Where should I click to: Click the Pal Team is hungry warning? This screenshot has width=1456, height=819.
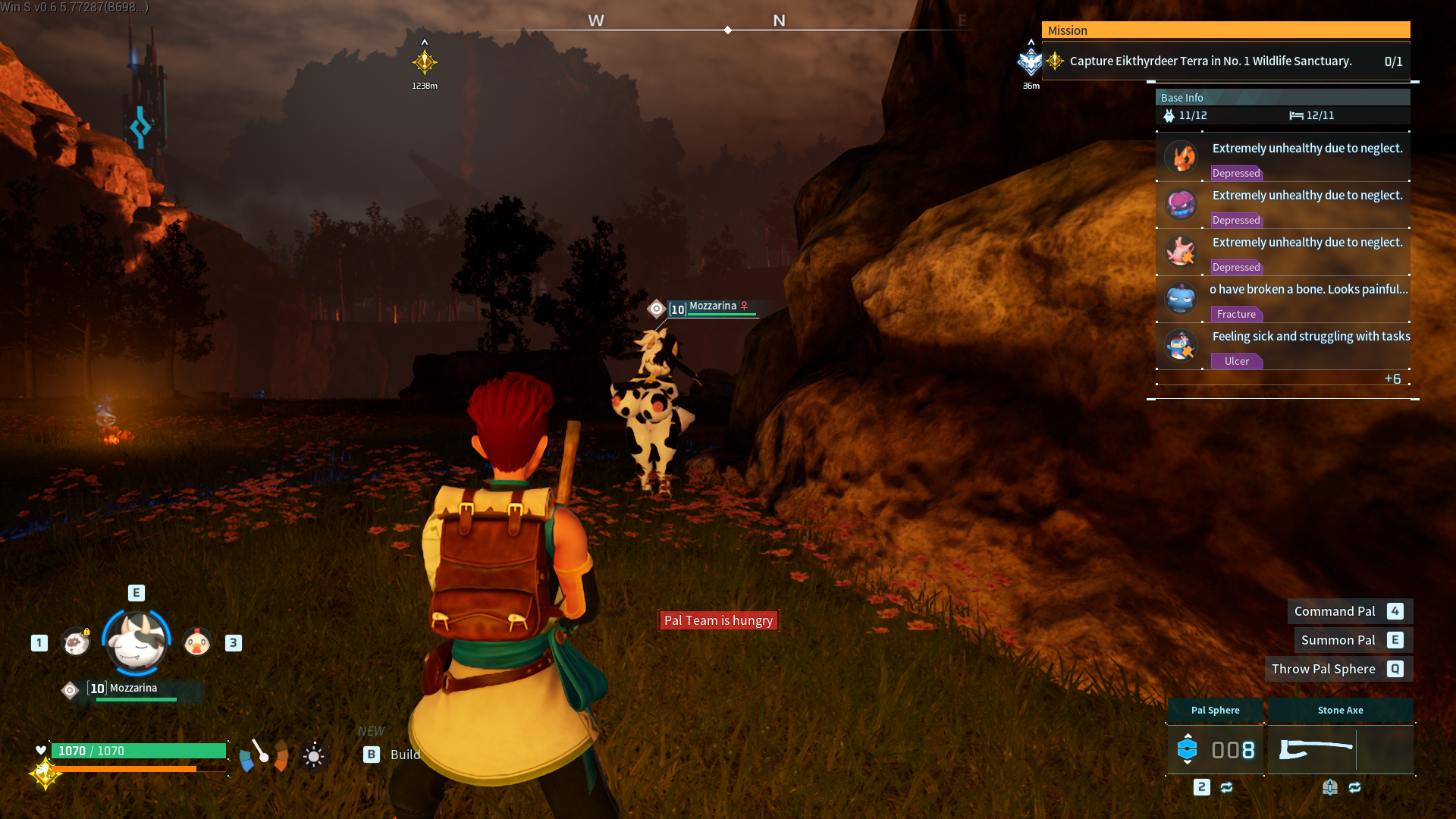pos(718,620)
